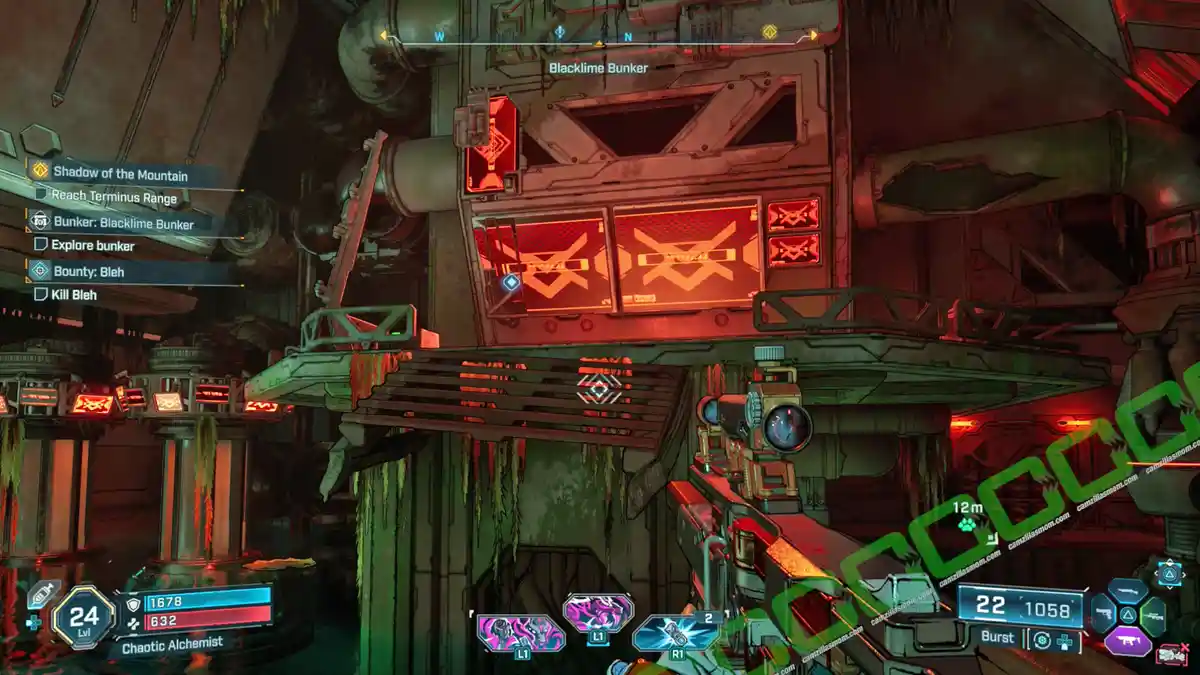Click the level 24 character badge

click(x=82, y=615)
